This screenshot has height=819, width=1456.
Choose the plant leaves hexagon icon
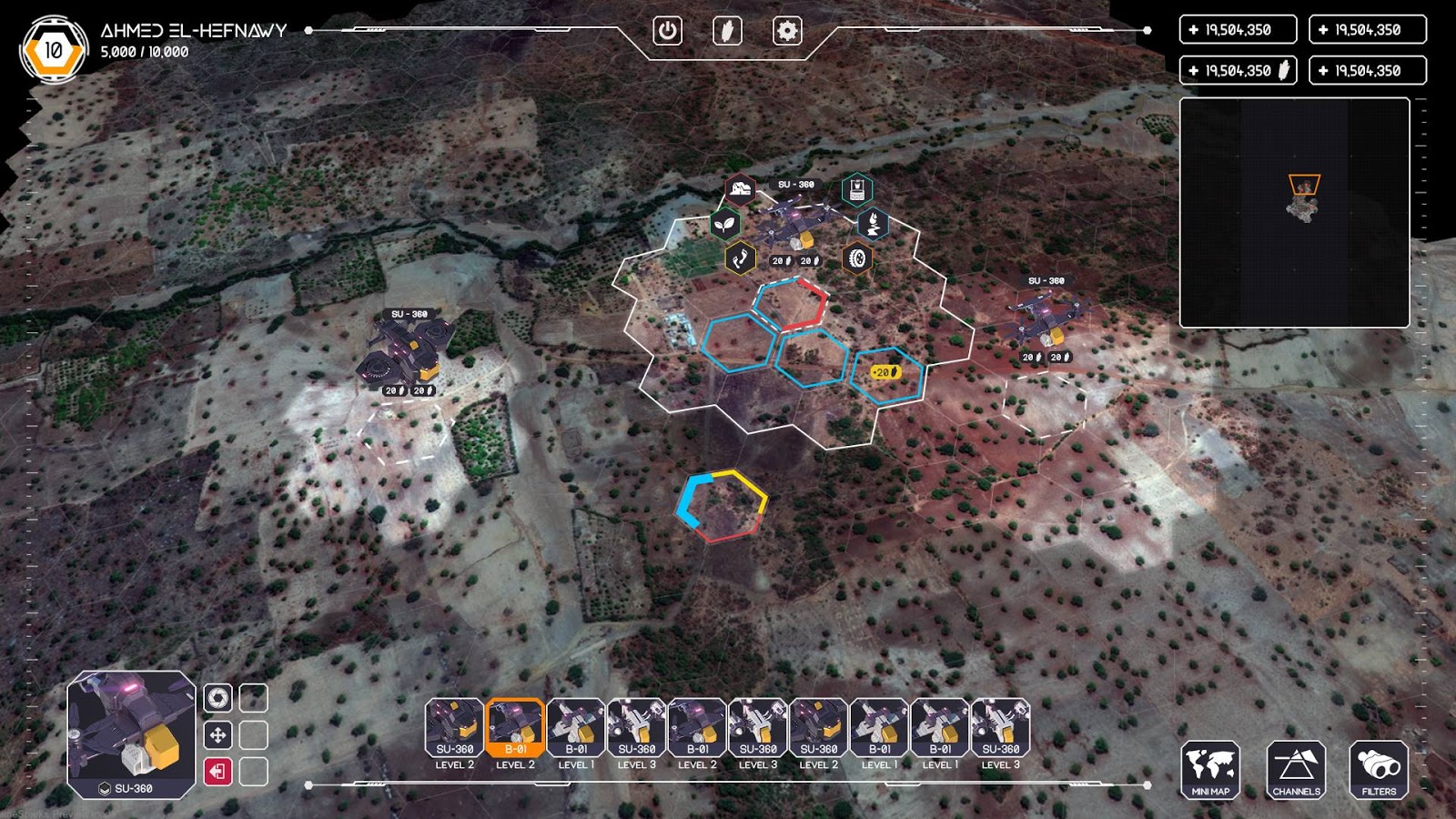pyautogui.click(x=725, y=223)
